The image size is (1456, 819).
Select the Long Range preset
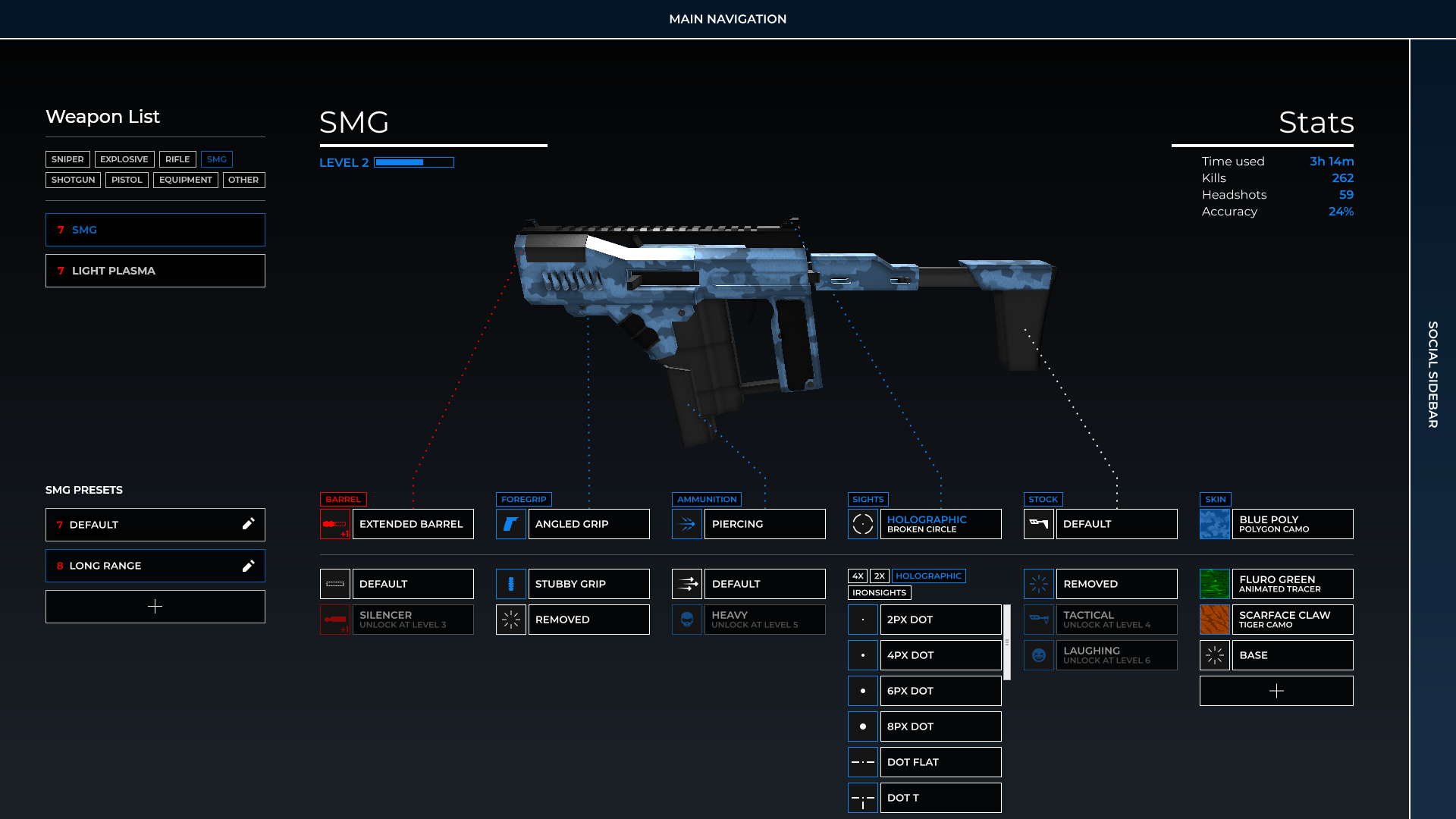(x=144, y=566)
